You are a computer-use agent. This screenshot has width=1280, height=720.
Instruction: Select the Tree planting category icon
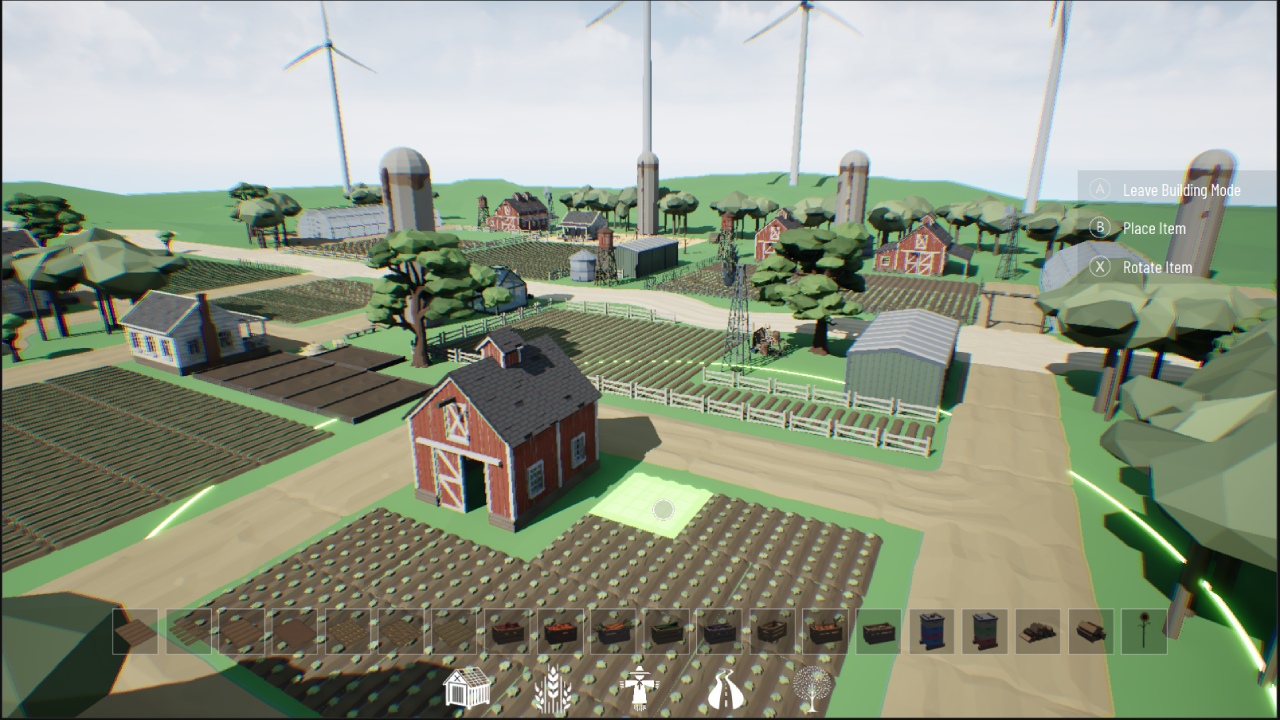point(812,688)
